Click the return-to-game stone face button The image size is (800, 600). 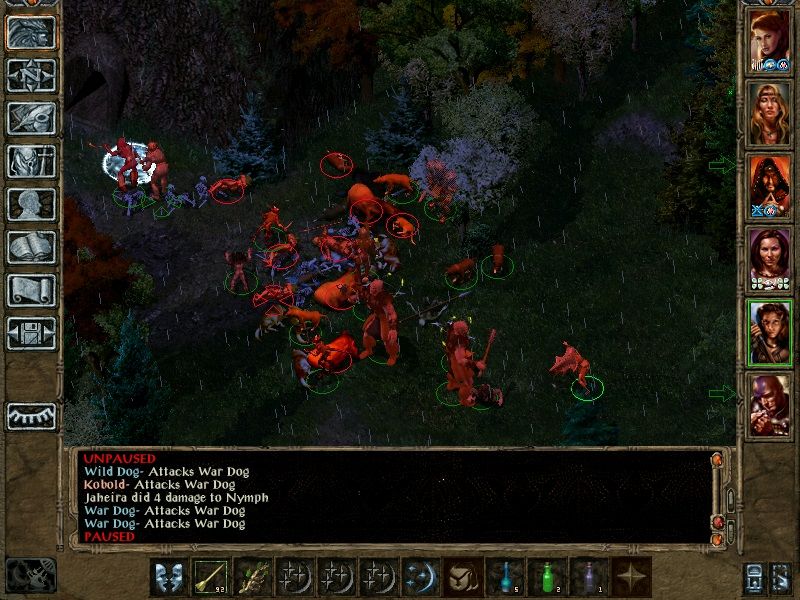tap(31, 33)
